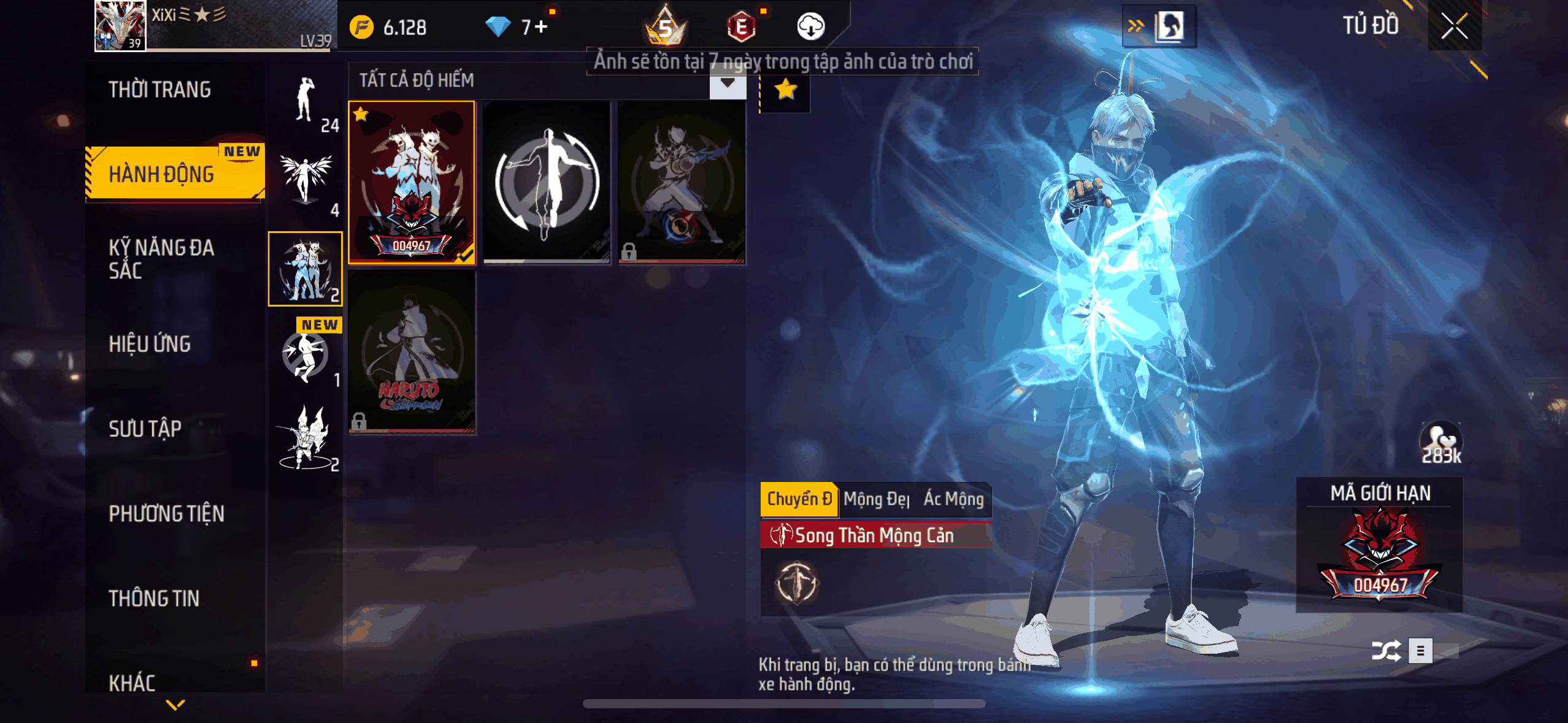This screenshot has width=1568, height=723.
Task: Close the TỦ ĐỒ wardrobe screen
Action: pos(1454,26)
